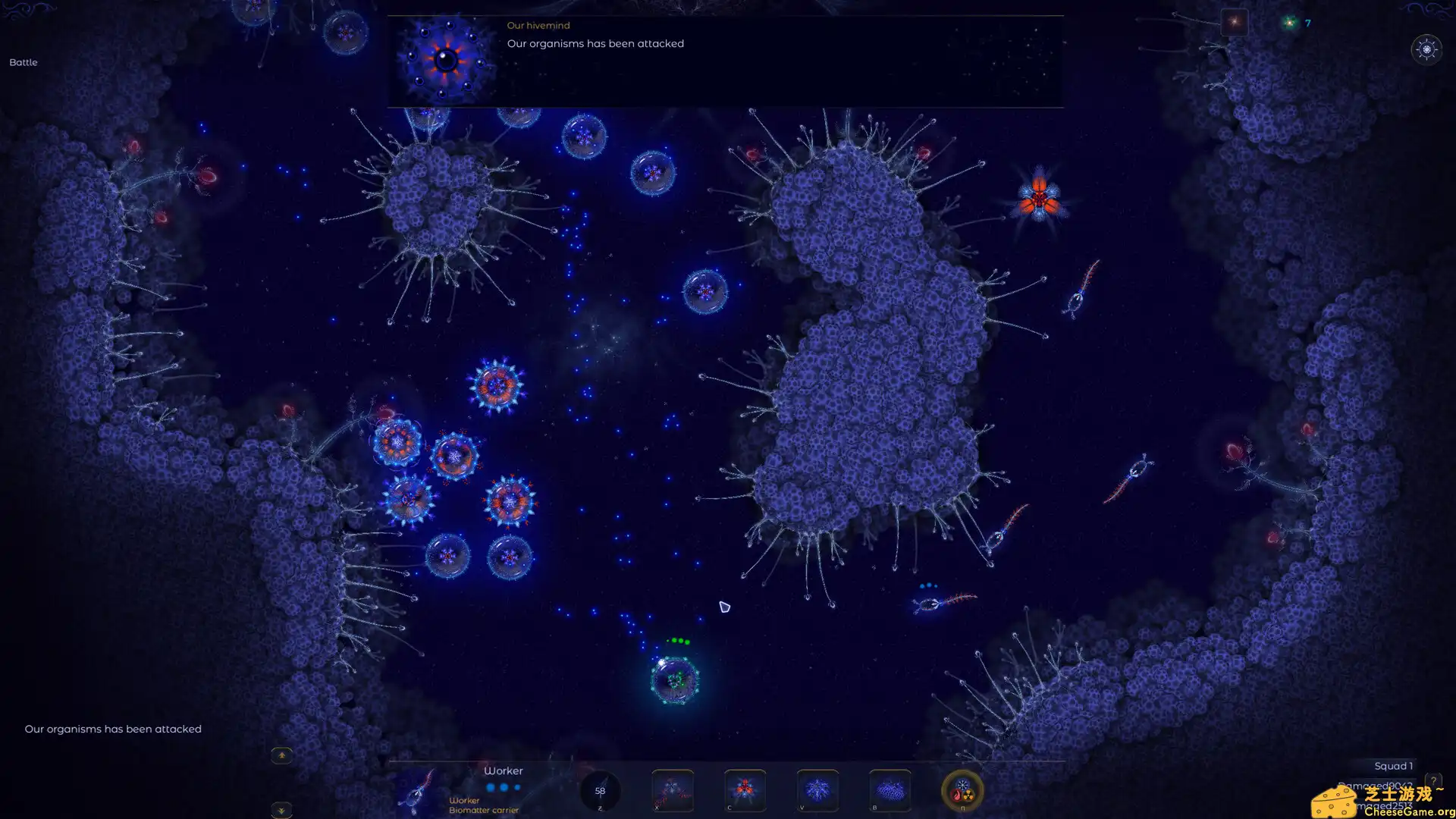Expand the Squad 1 roster panel
The image size is (1456, 819).
(1392, 766)
